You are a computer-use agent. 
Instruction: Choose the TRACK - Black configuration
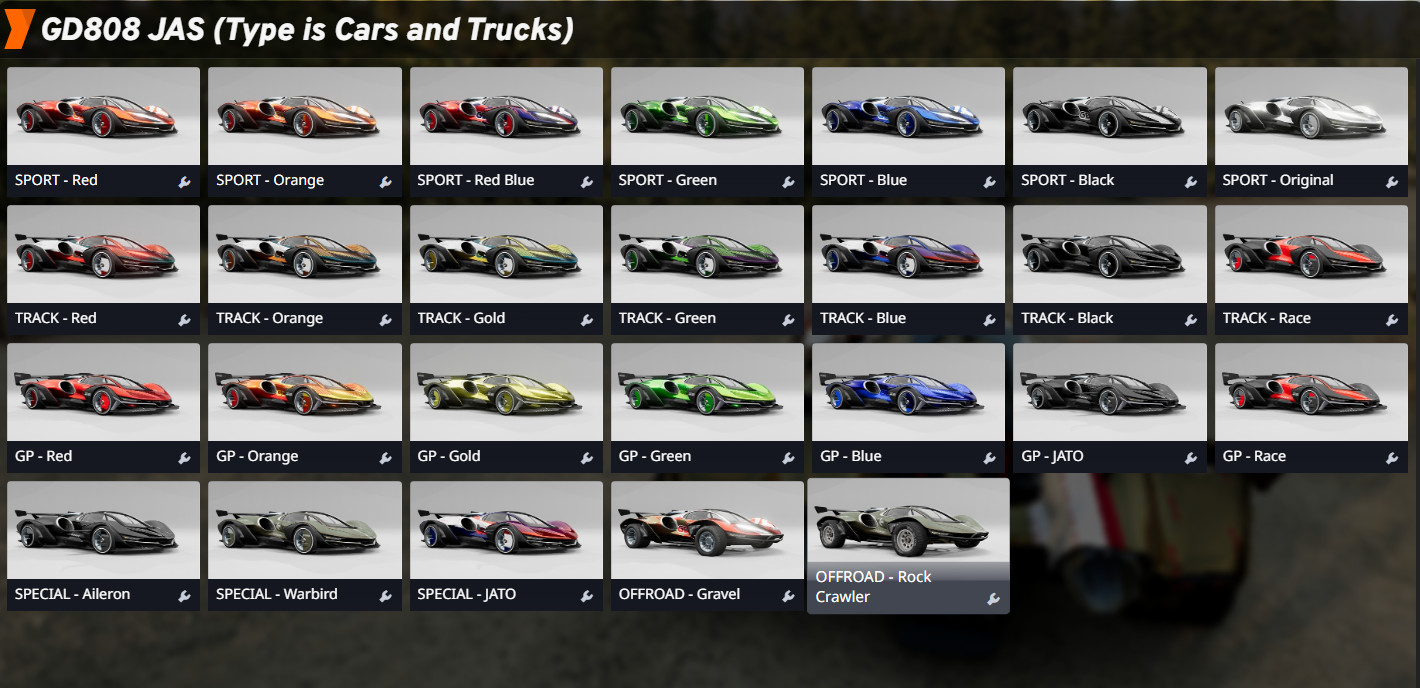coord(1109,256)
